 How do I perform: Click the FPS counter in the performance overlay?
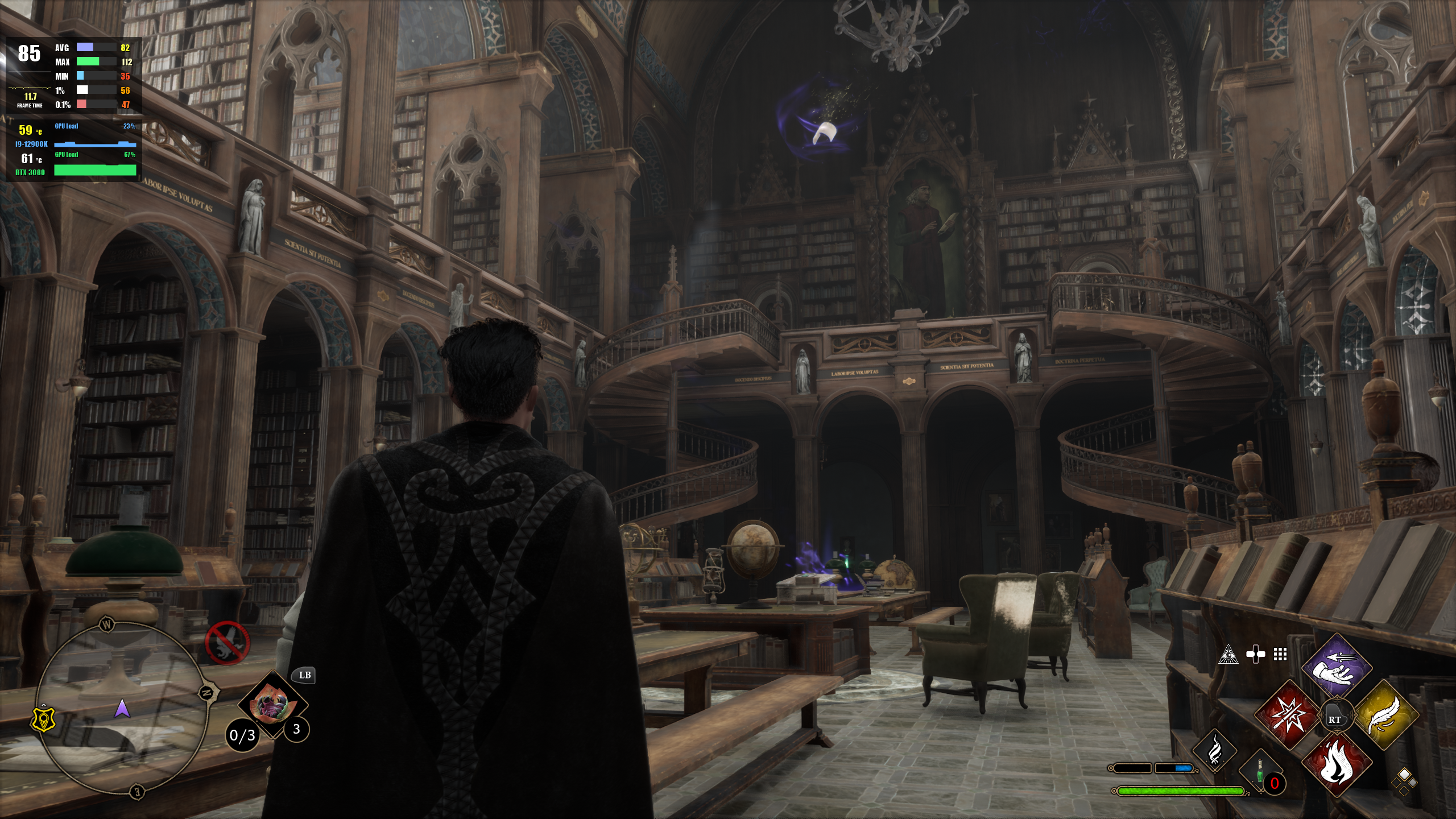click(29, 54)
